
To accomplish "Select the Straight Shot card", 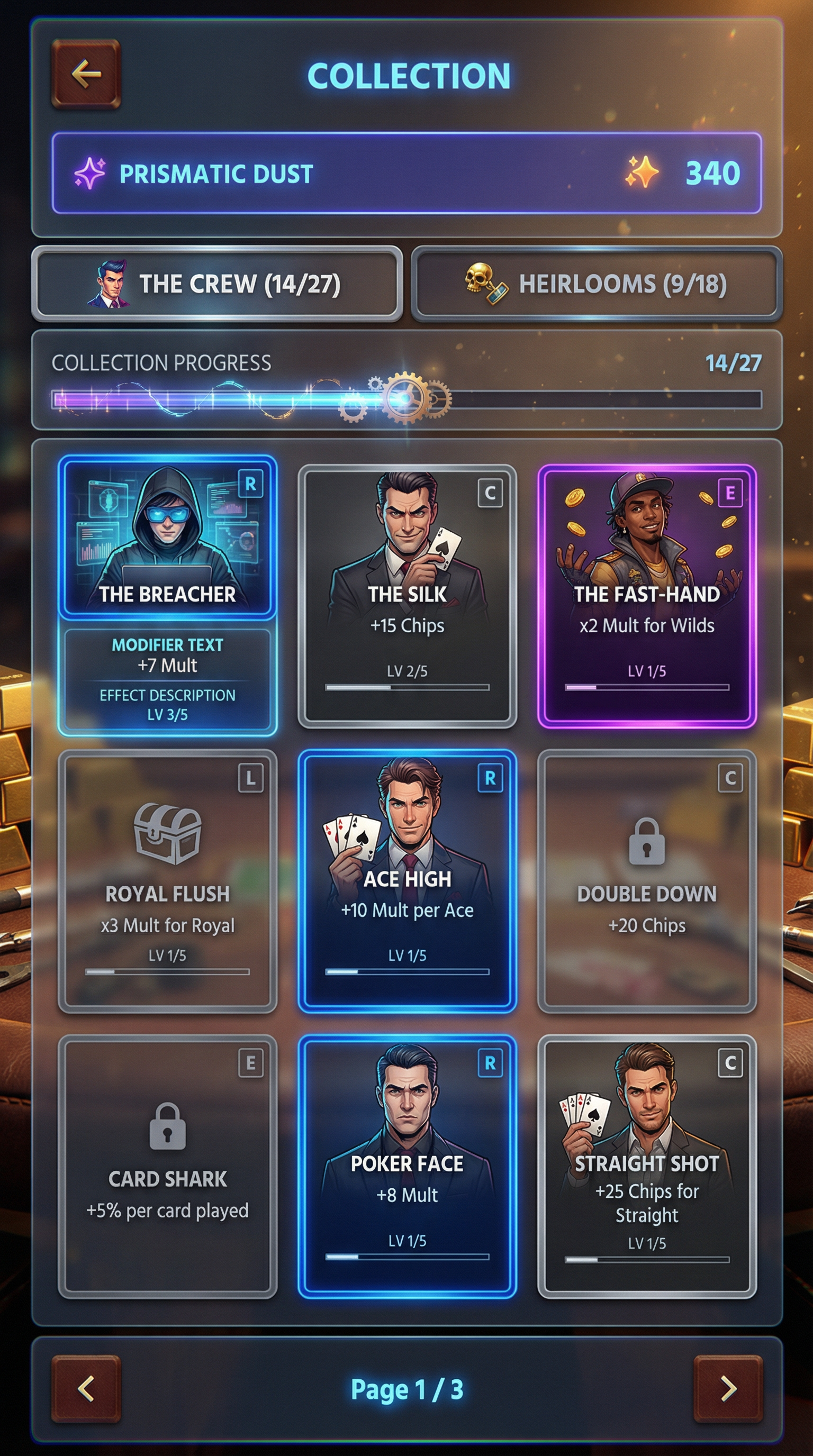I will click(x=647, y=1167).
